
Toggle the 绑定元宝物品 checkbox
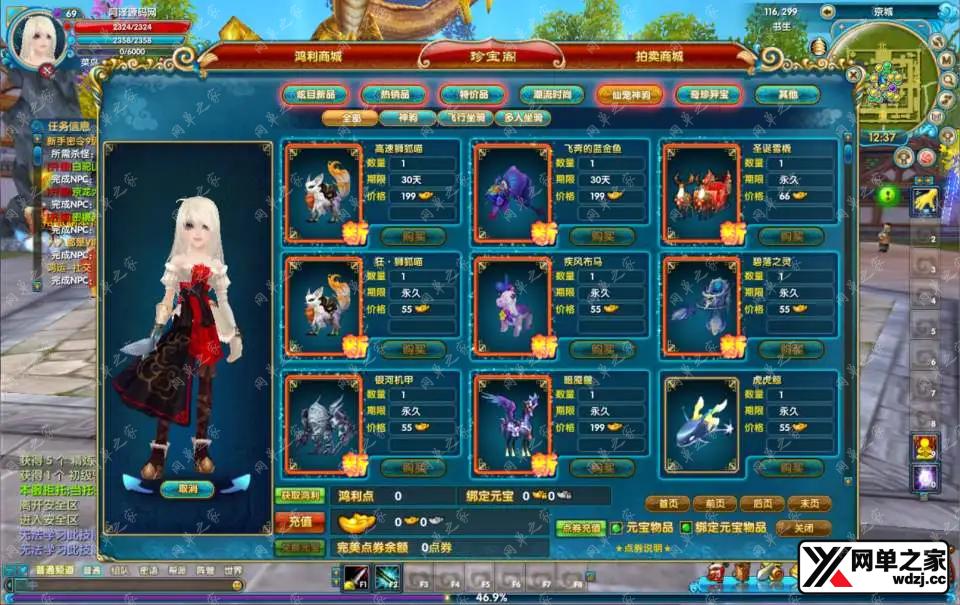tap(686, 527)
